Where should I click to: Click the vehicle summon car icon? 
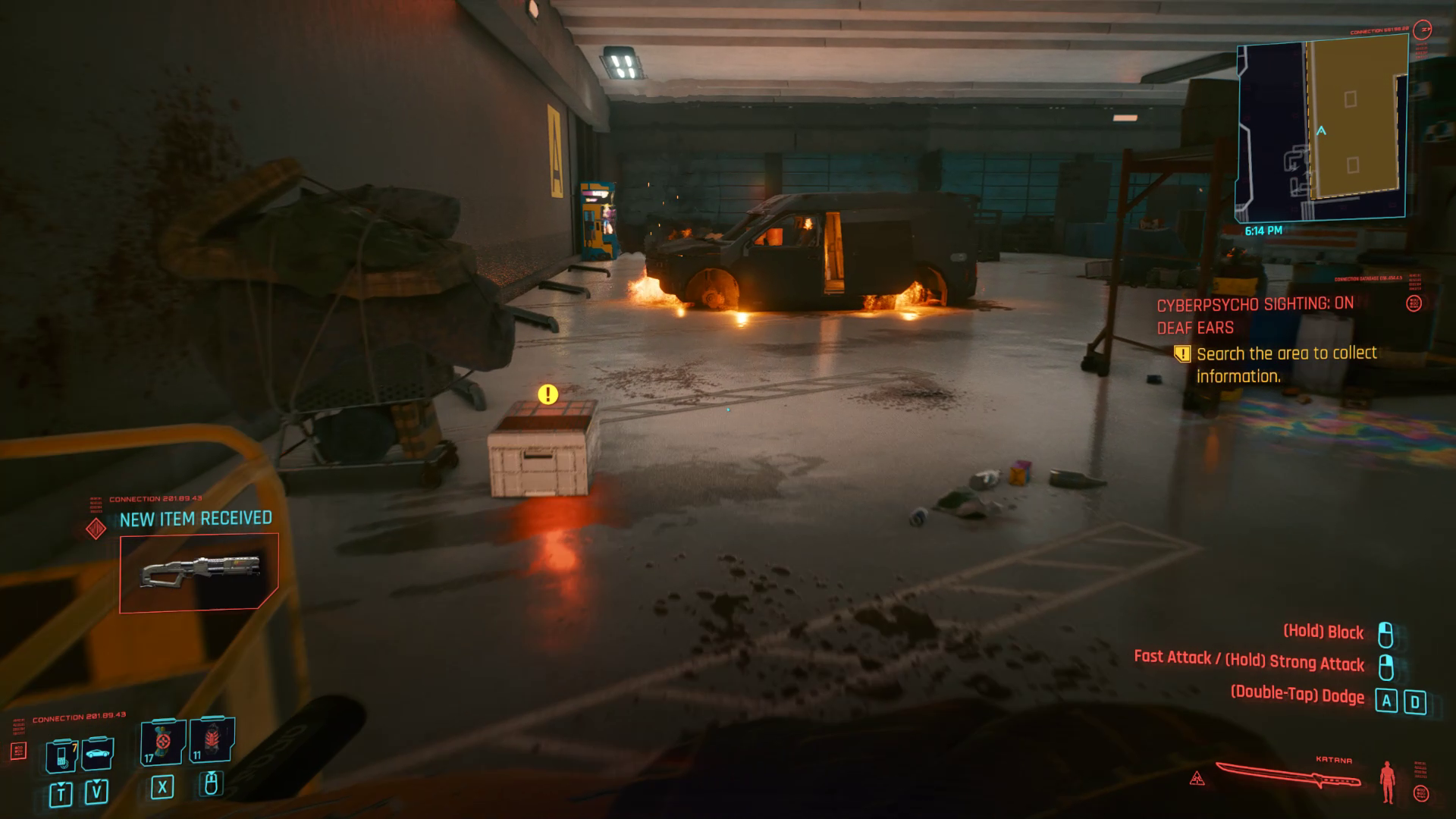tap(97, 754)
